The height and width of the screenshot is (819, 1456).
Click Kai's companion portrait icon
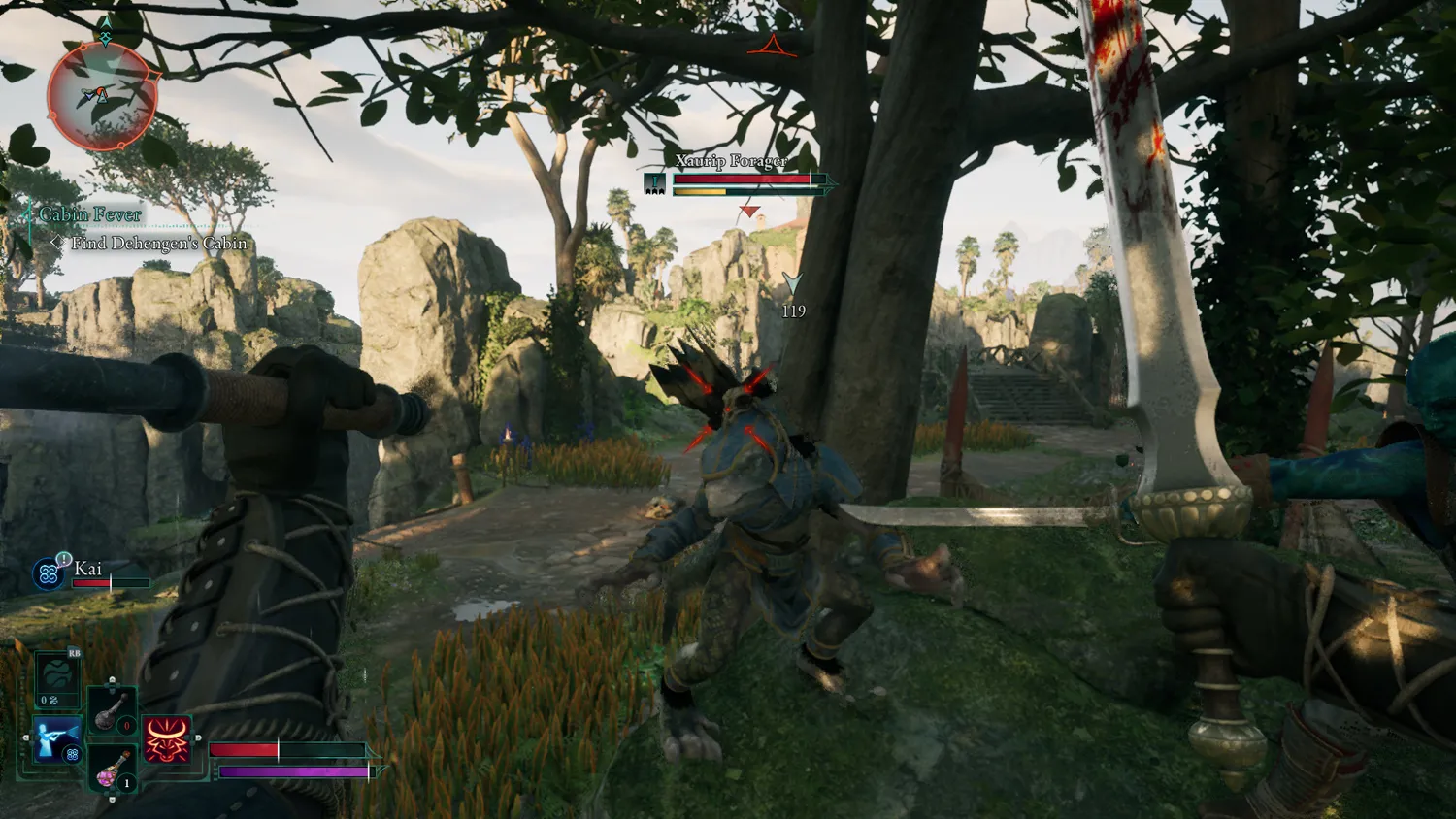click(48, 573)
